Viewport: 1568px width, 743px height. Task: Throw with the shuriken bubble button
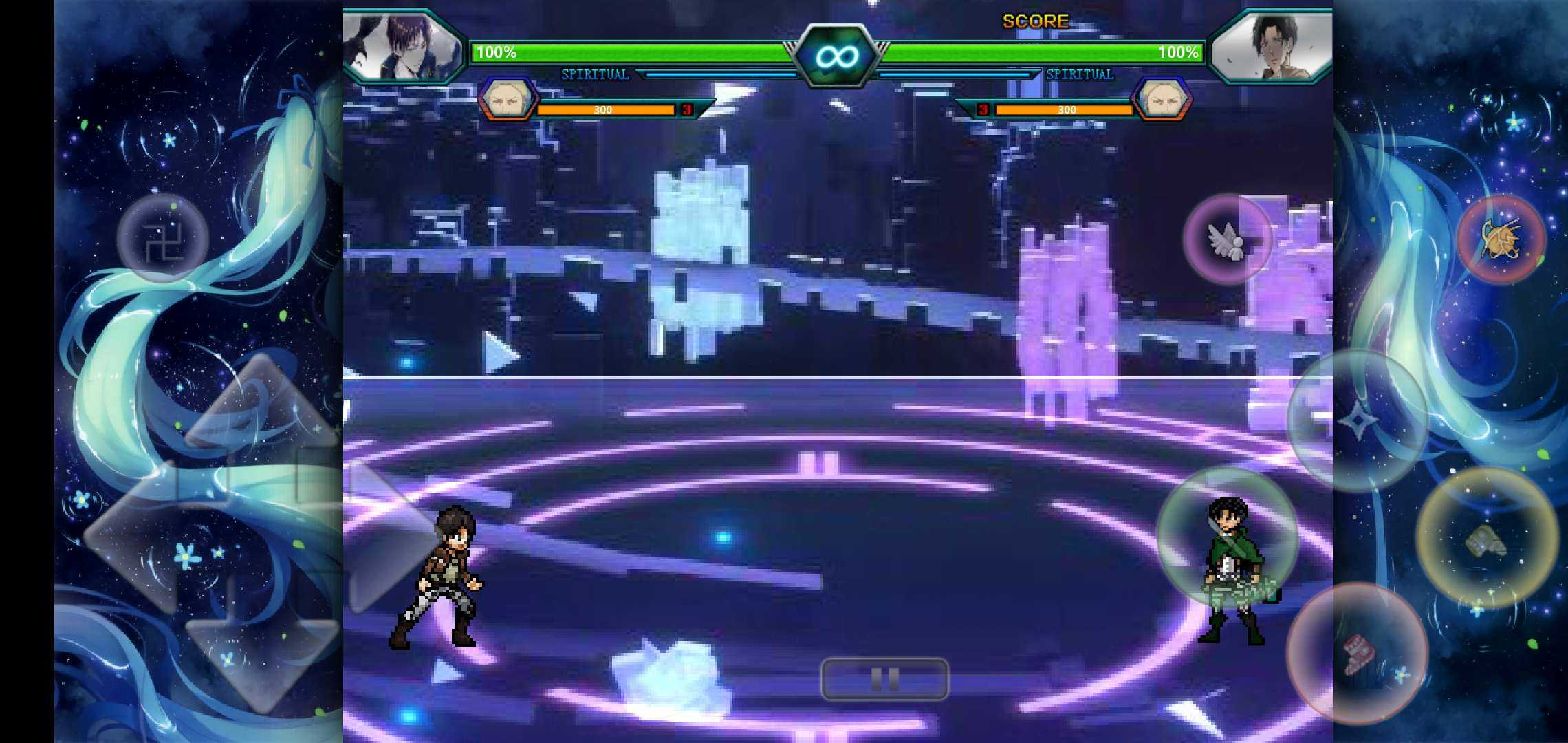1357,420
